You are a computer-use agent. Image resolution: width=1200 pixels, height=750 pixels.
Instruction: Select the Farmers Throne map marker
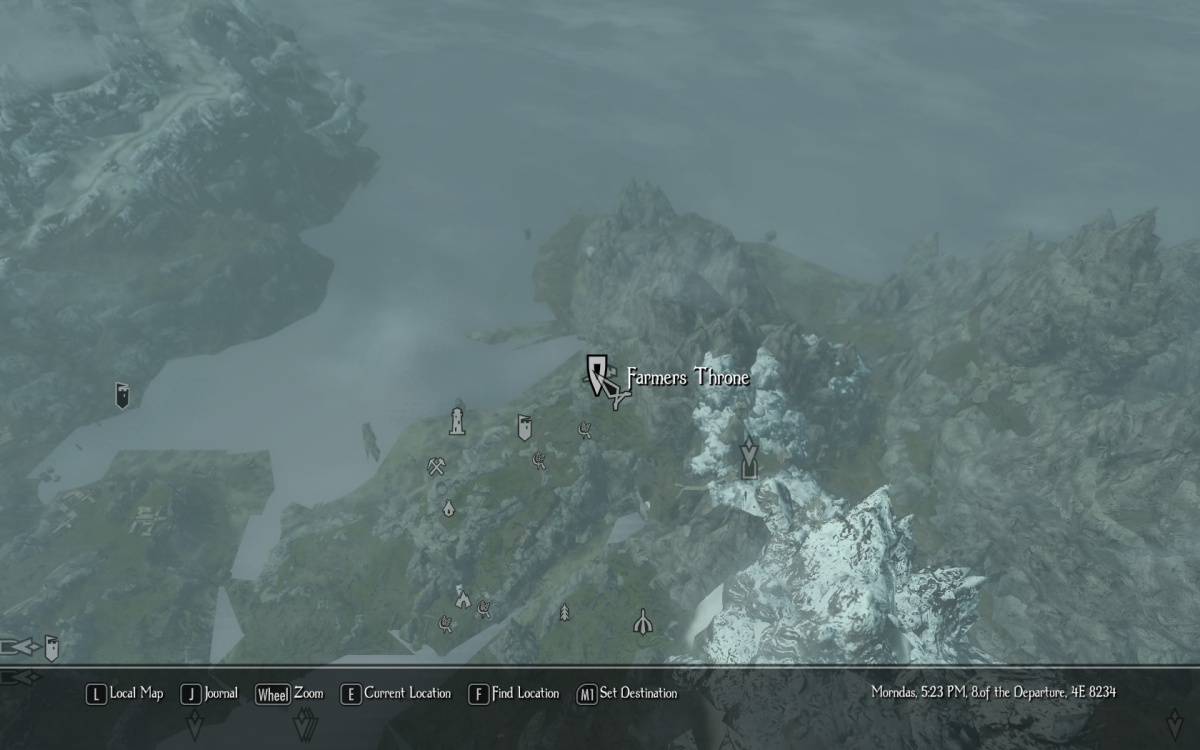tap(599, 375)
